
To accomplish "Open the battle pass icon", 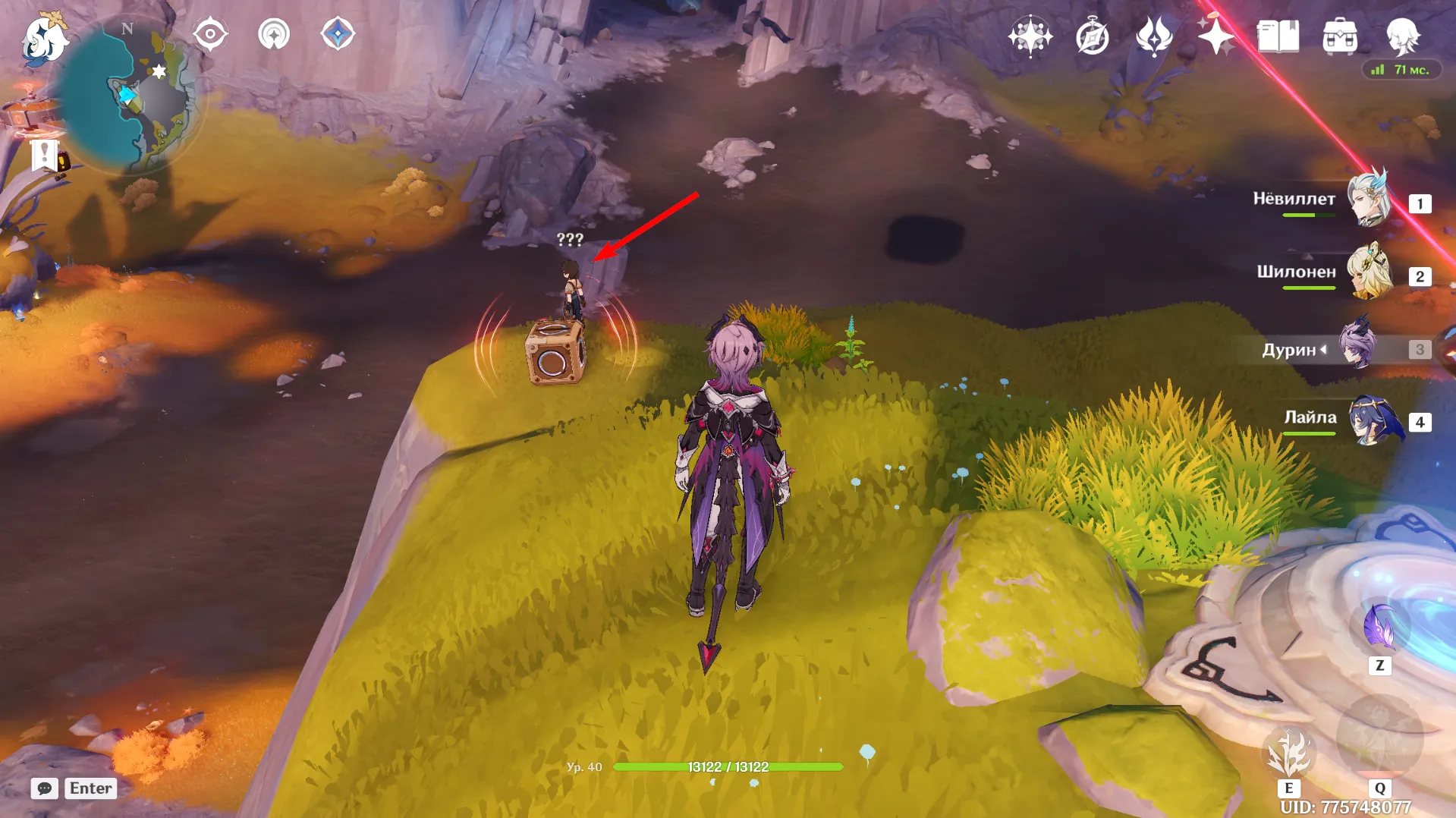I will click(1153, 36).
